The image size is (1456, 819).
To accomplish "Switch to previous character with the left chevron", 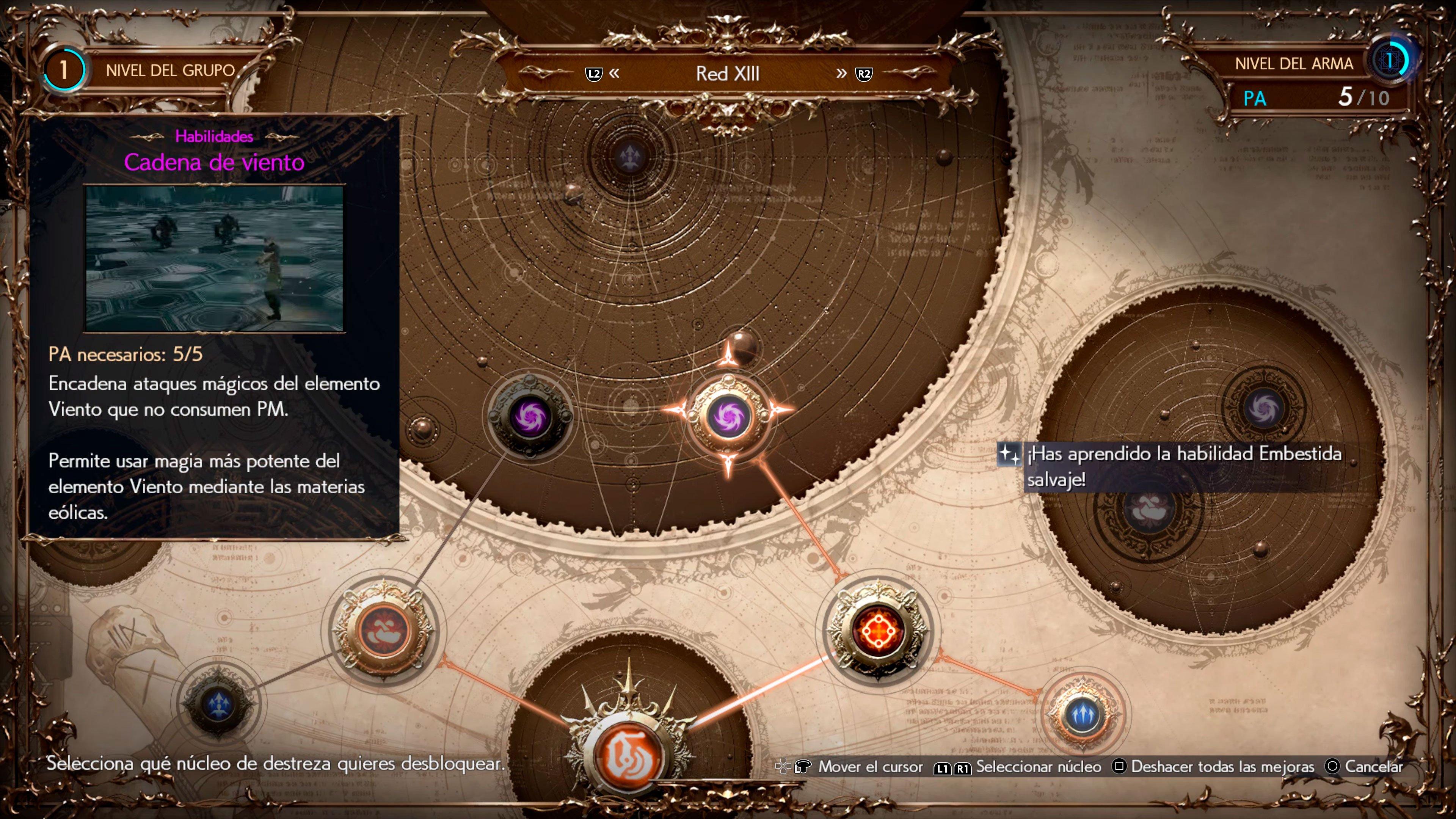I will (x=614, y=74).
